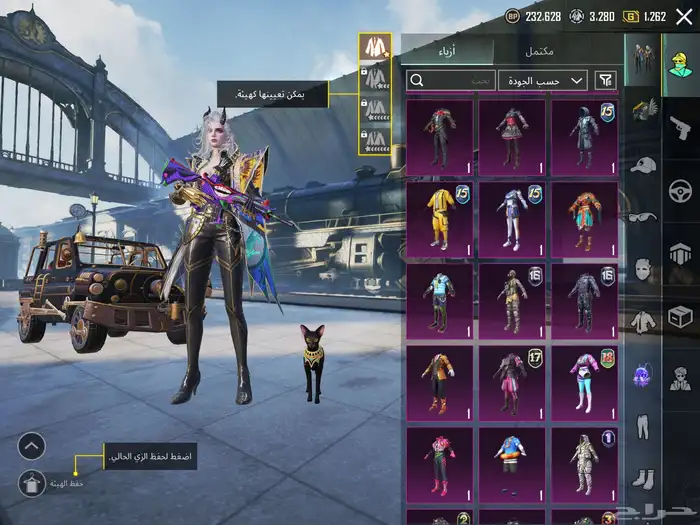Click the circular up-arrow button
The height and width of the screenshot is (525, 700).
point(32,446)
